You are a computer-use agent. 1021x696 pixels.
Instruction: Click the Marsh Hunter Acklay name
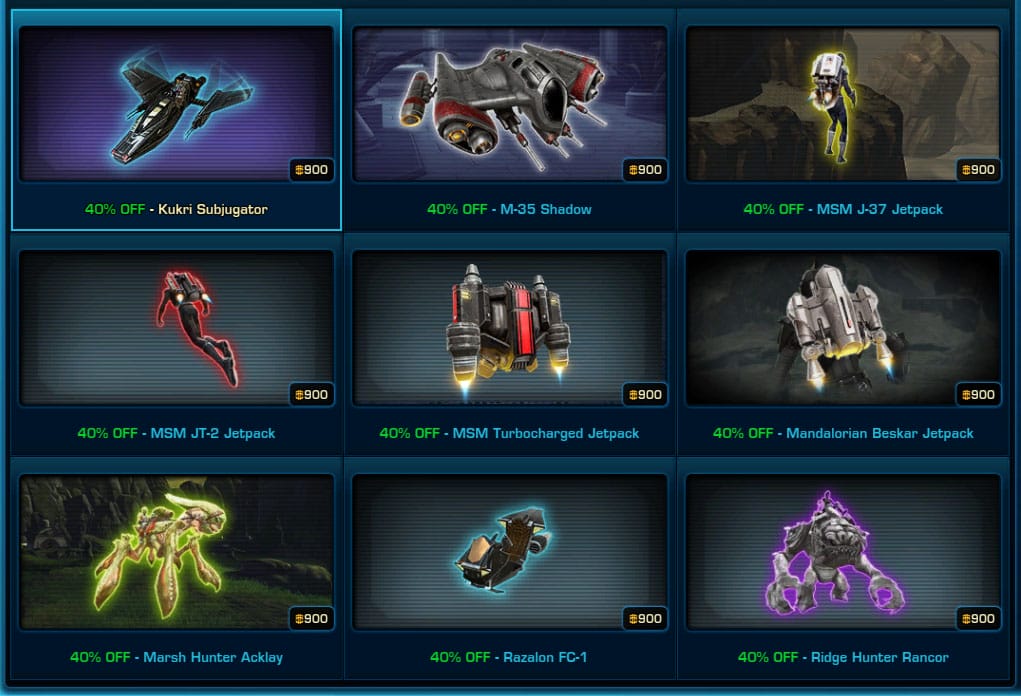[213, 658]
